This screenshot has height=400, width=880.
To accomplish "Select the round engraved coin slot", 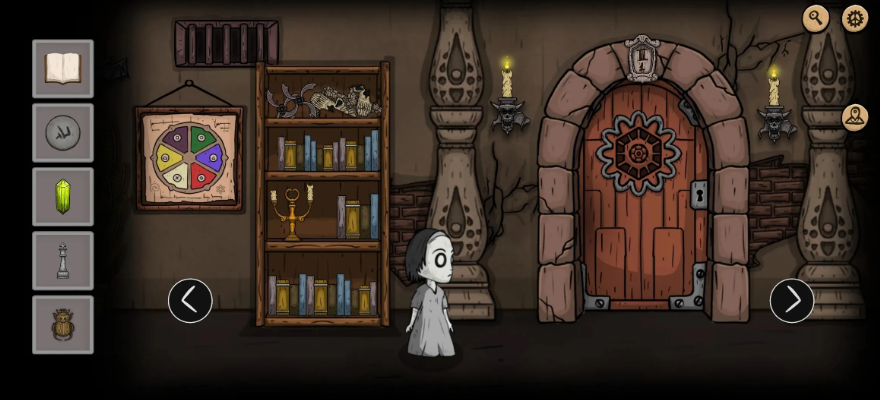I will pos(63,133).
